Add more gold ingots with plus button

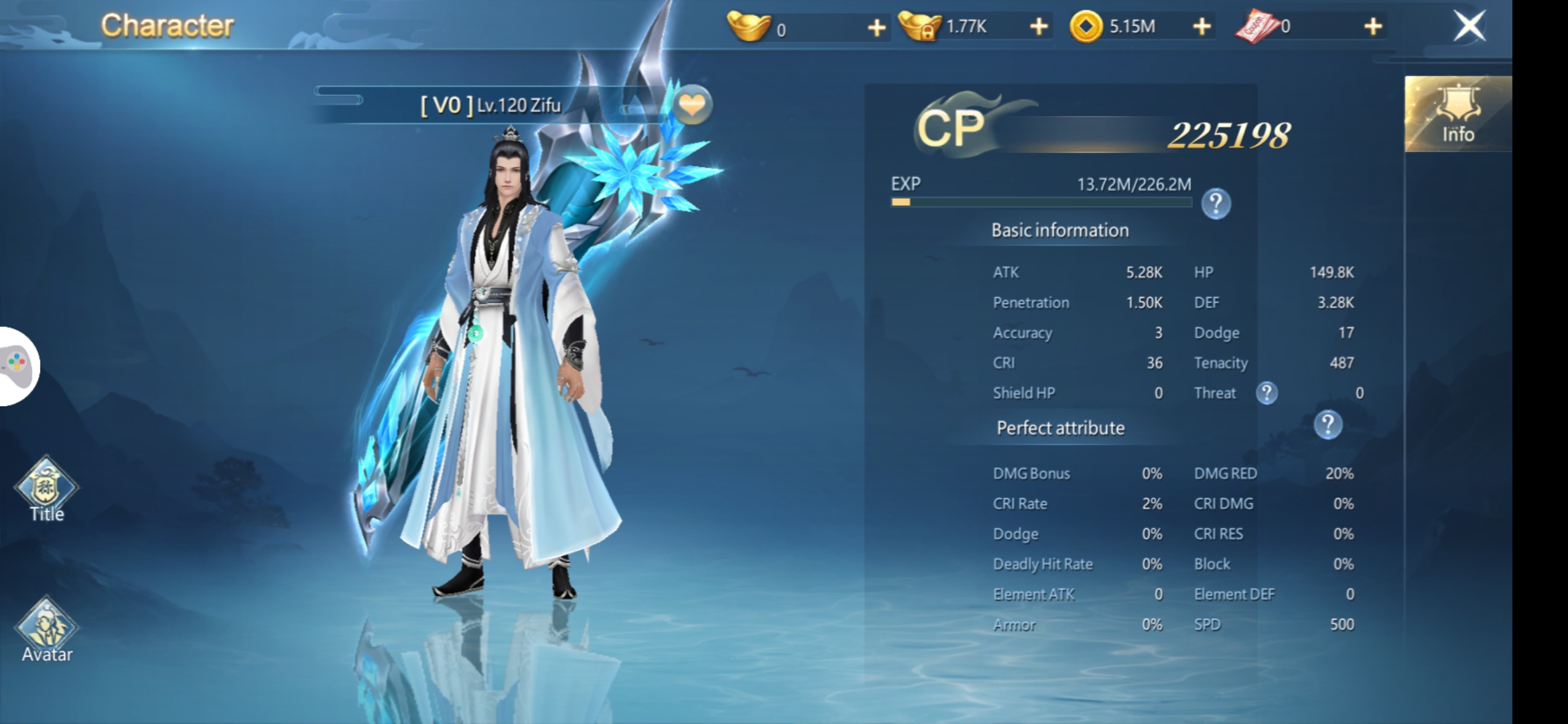pyautogui.click(x=876, y=27)
